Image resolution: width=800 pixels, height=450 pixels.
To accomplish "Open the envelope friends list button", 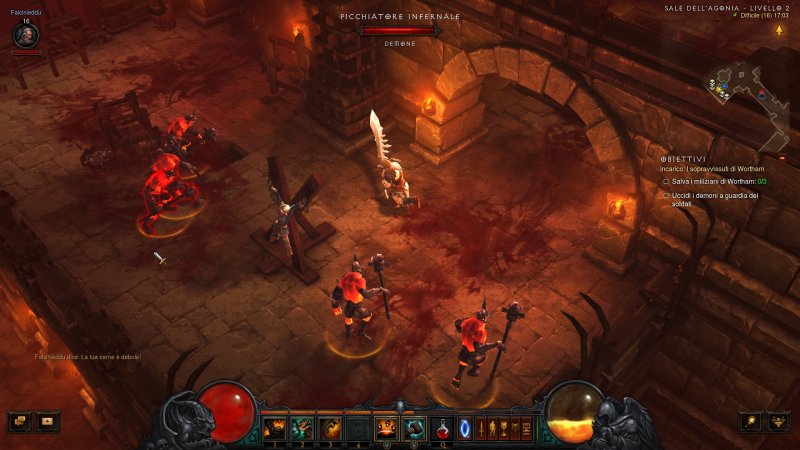I will [47, 421].
